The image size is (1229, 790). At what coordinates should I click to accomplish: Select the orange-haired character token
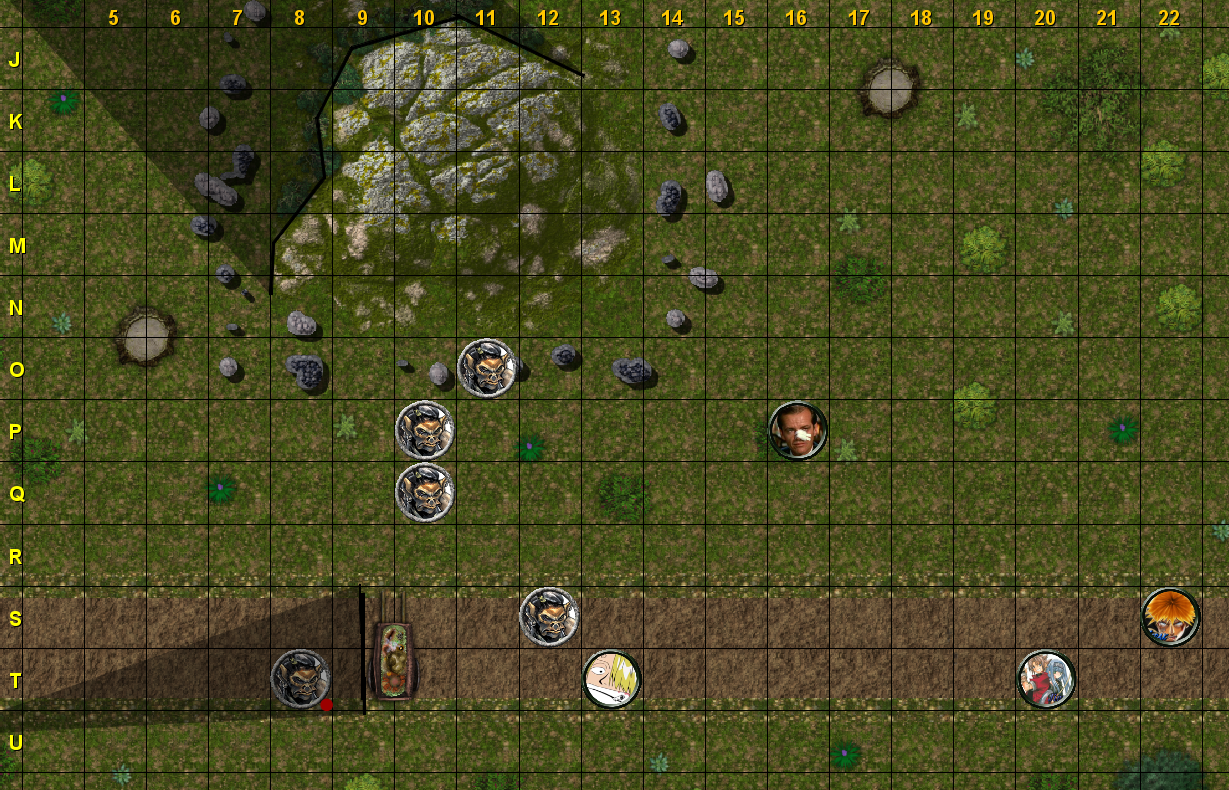tap(1170, 617)
